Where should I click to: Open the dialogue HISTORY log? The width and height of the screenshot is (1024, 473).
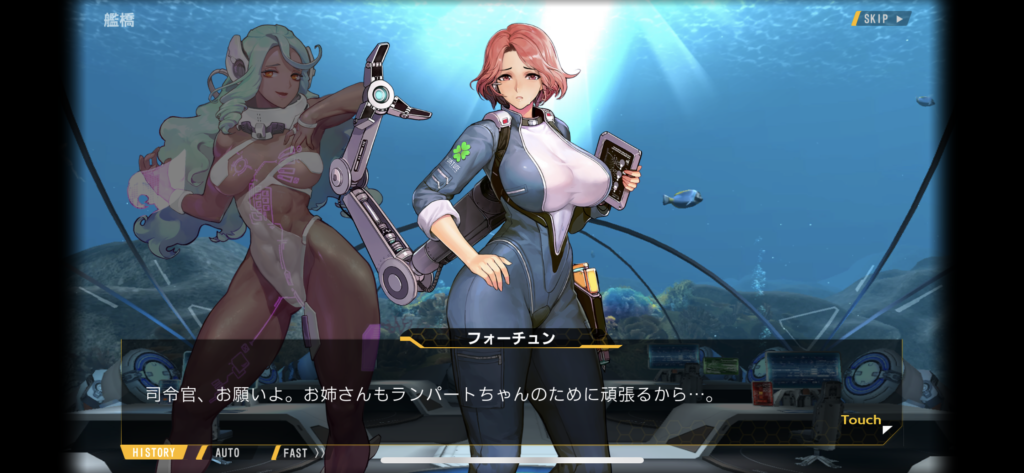click(154, 453)
